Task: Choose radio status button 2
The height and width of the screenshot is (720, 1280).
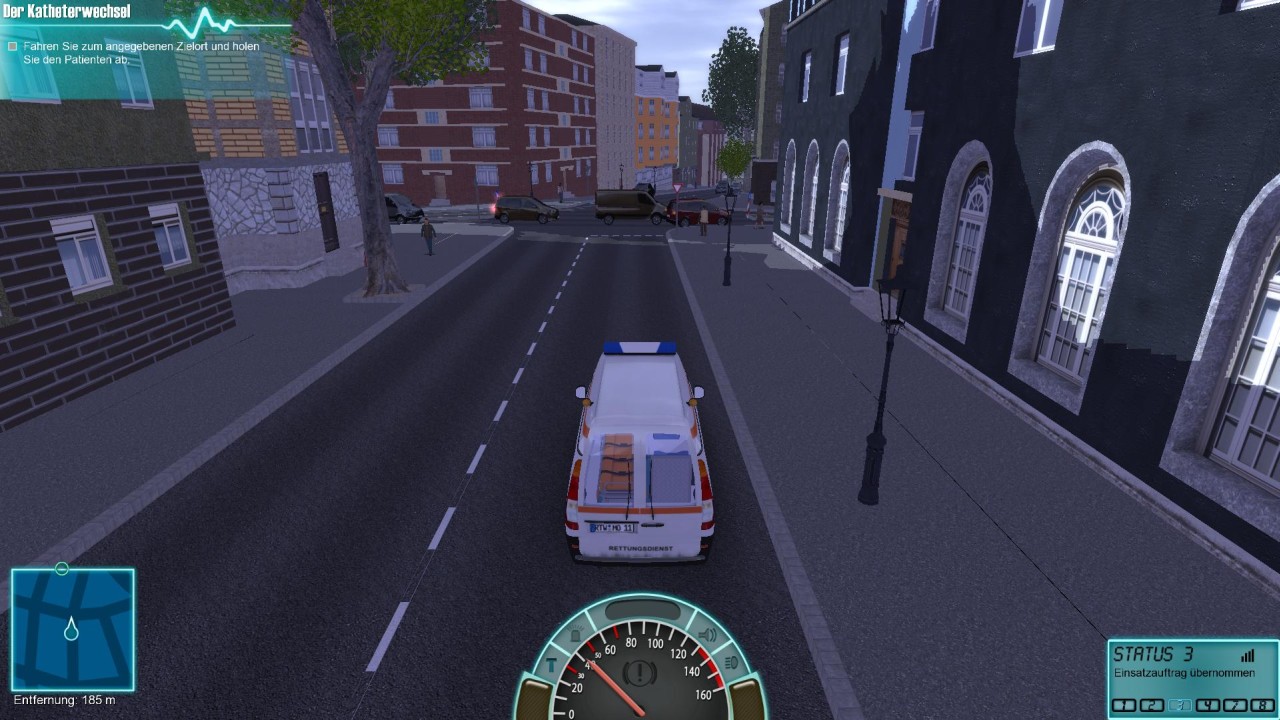Action: click(1153, 705)
